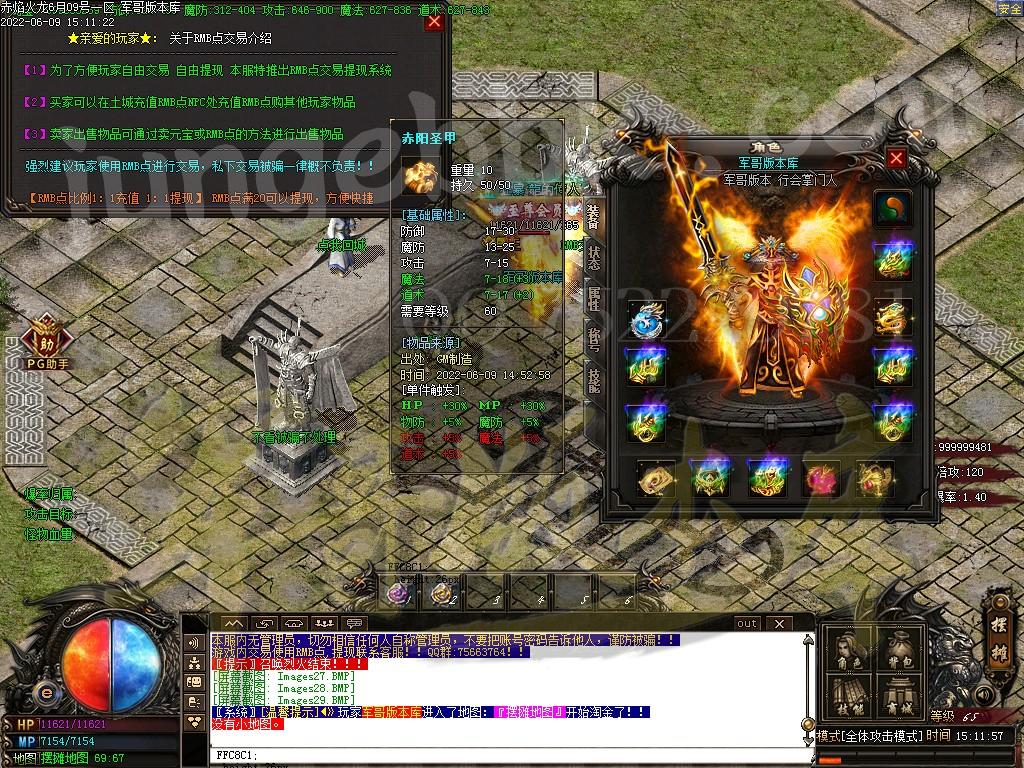Click the blue dragon orb equipment slot

pos(647,319)
